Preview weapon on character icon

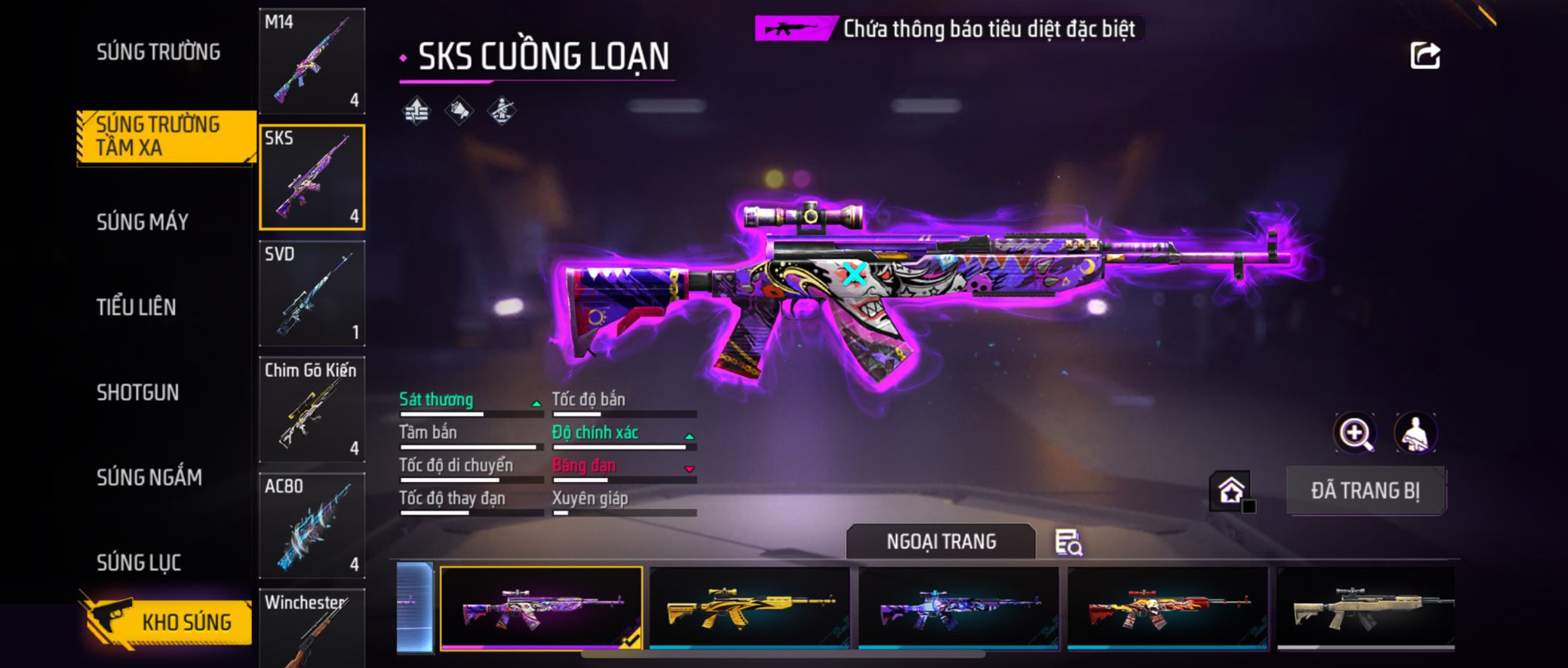click(x=1415, y=433)
